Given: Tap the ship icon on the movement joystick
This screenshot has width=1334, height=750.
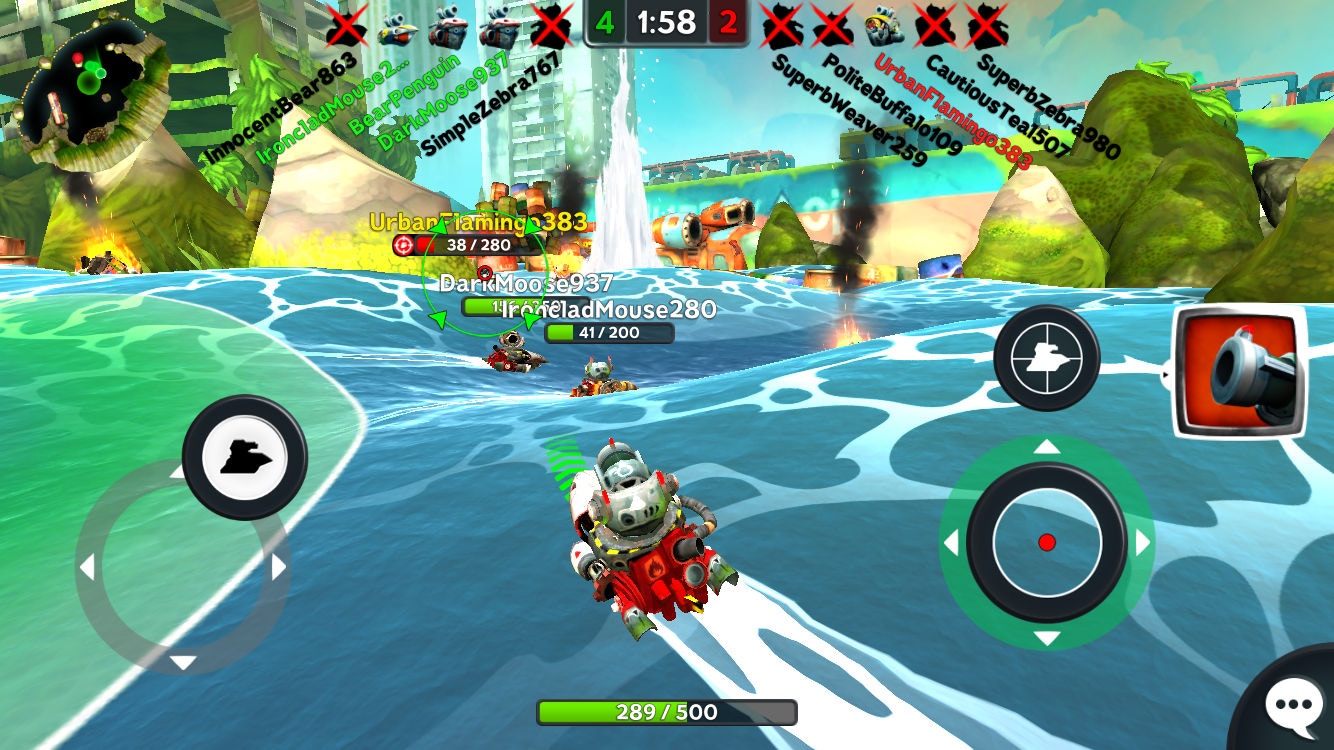Looking at the screenshot, I should pyautogui.click(x=243, y=457).
